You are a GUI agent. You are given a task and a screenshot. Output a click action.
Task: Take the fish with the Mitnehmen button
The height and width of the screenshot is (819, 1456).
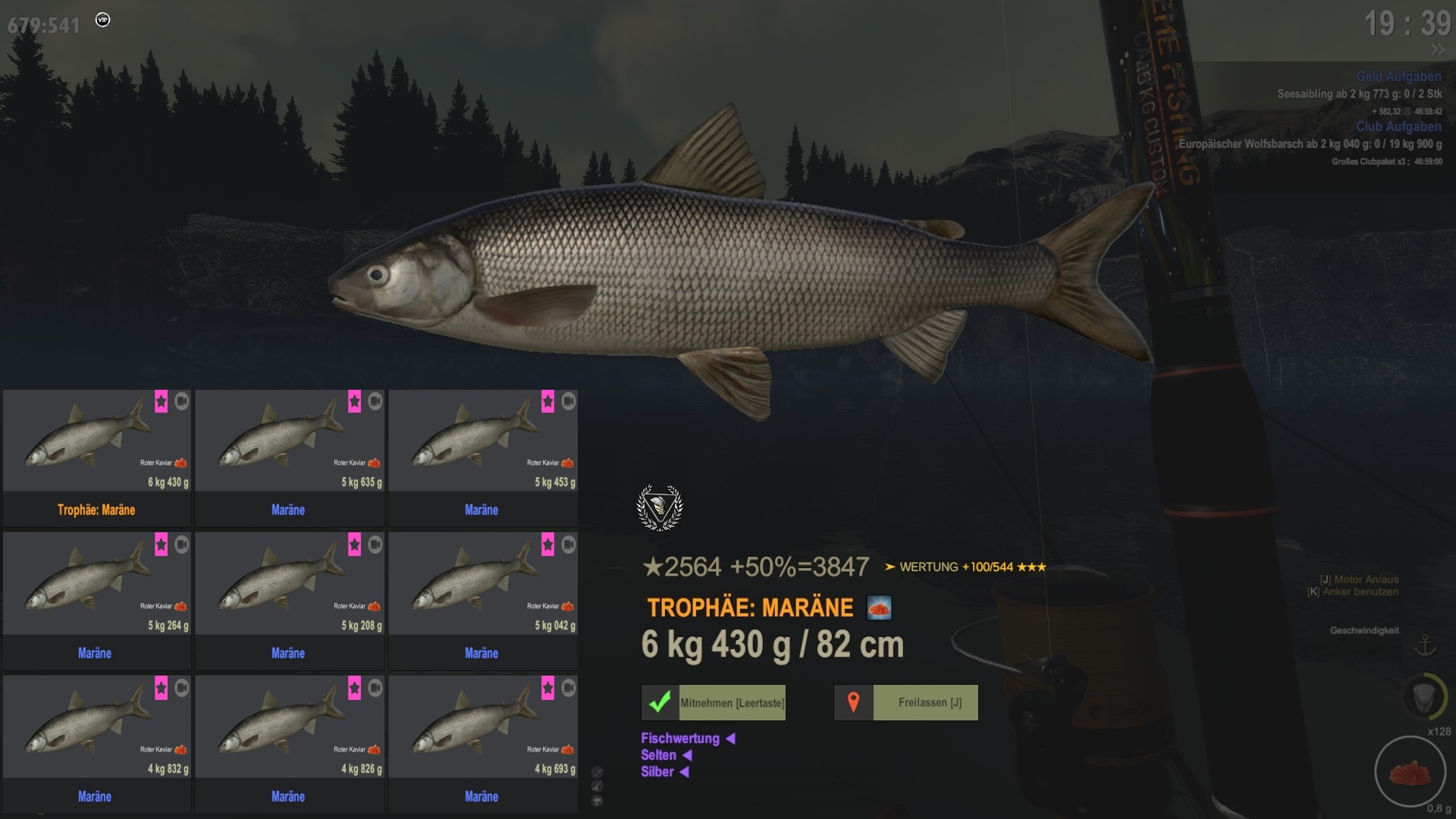pos(714,703)
